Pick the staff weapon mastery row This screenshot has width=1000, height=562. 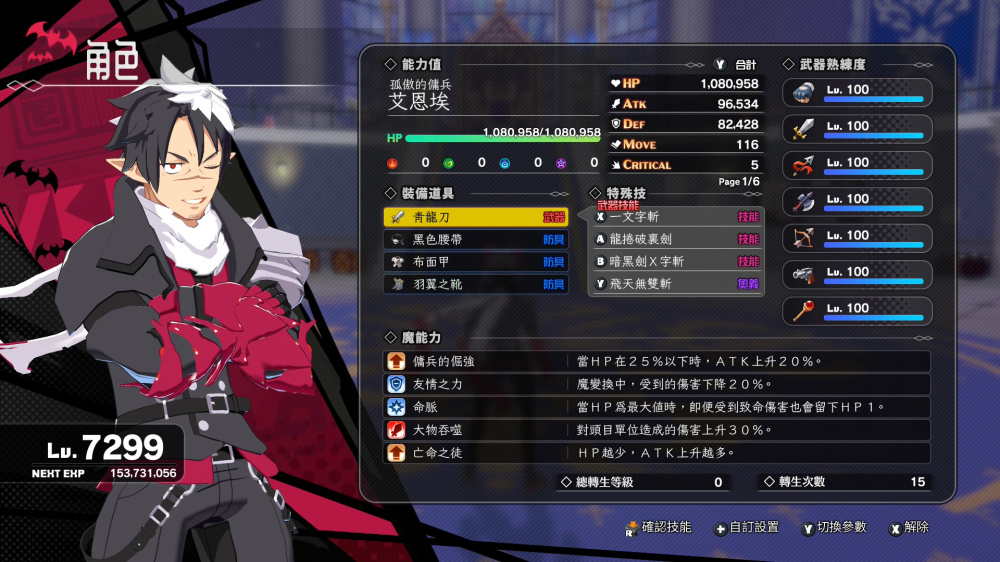pyautogui.click(x=857, y=310)
